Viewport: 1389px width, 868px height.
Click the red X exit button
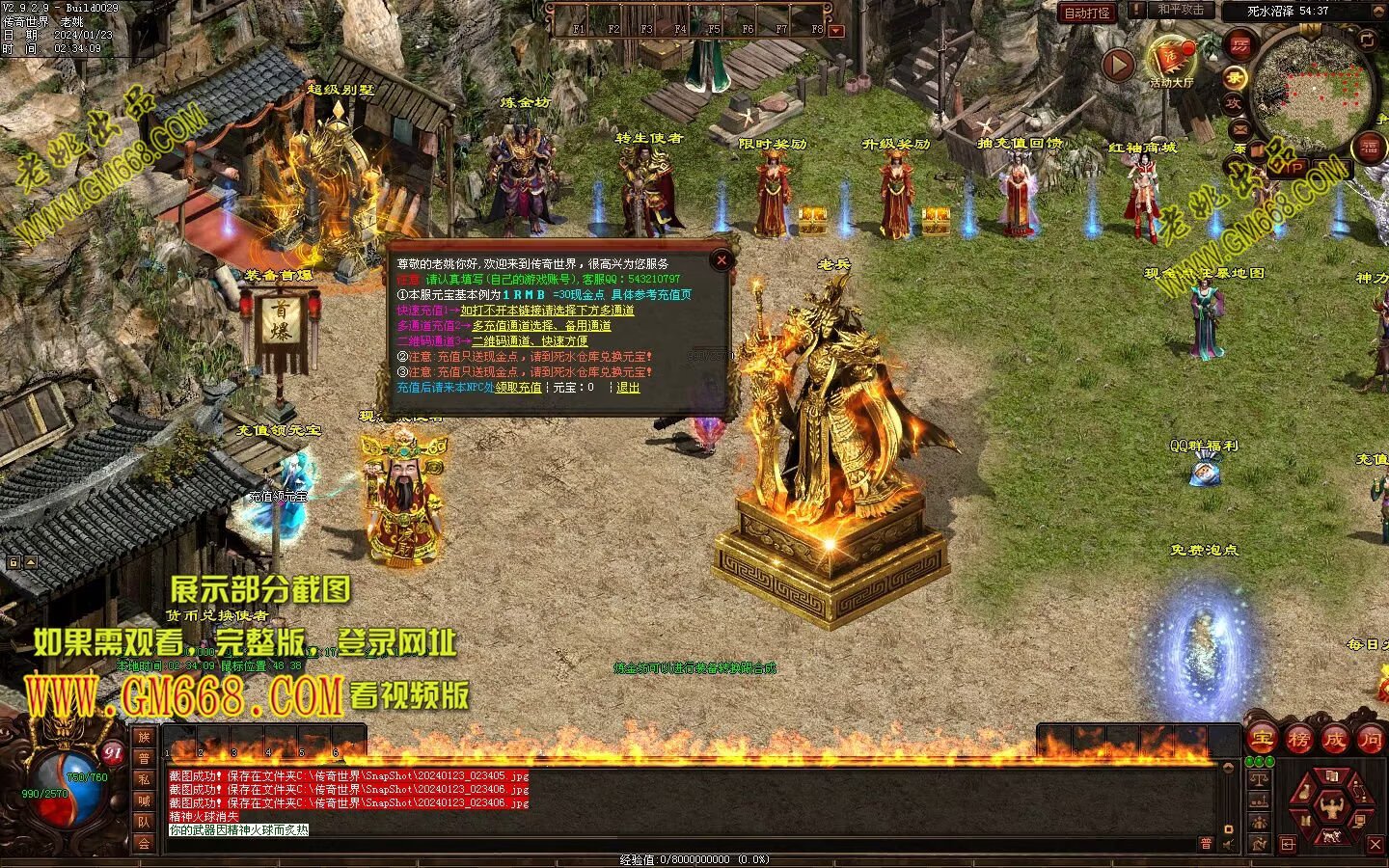pos(1375,845)
